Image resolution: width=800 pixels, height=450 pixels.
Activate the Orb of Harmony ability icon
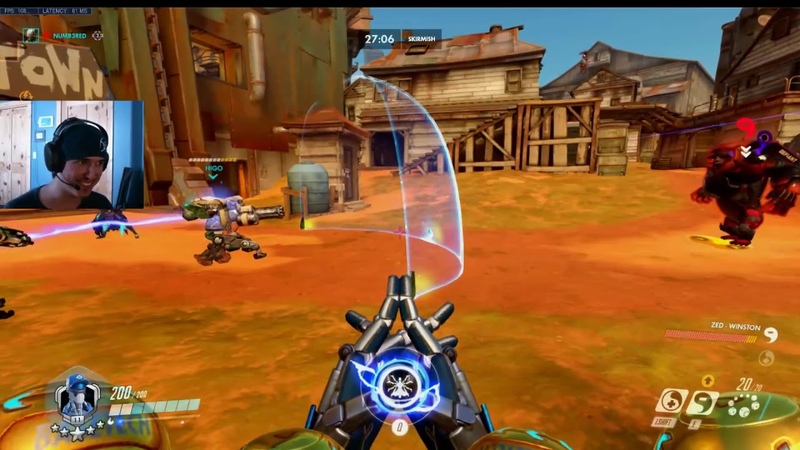[x=669, y=402]
